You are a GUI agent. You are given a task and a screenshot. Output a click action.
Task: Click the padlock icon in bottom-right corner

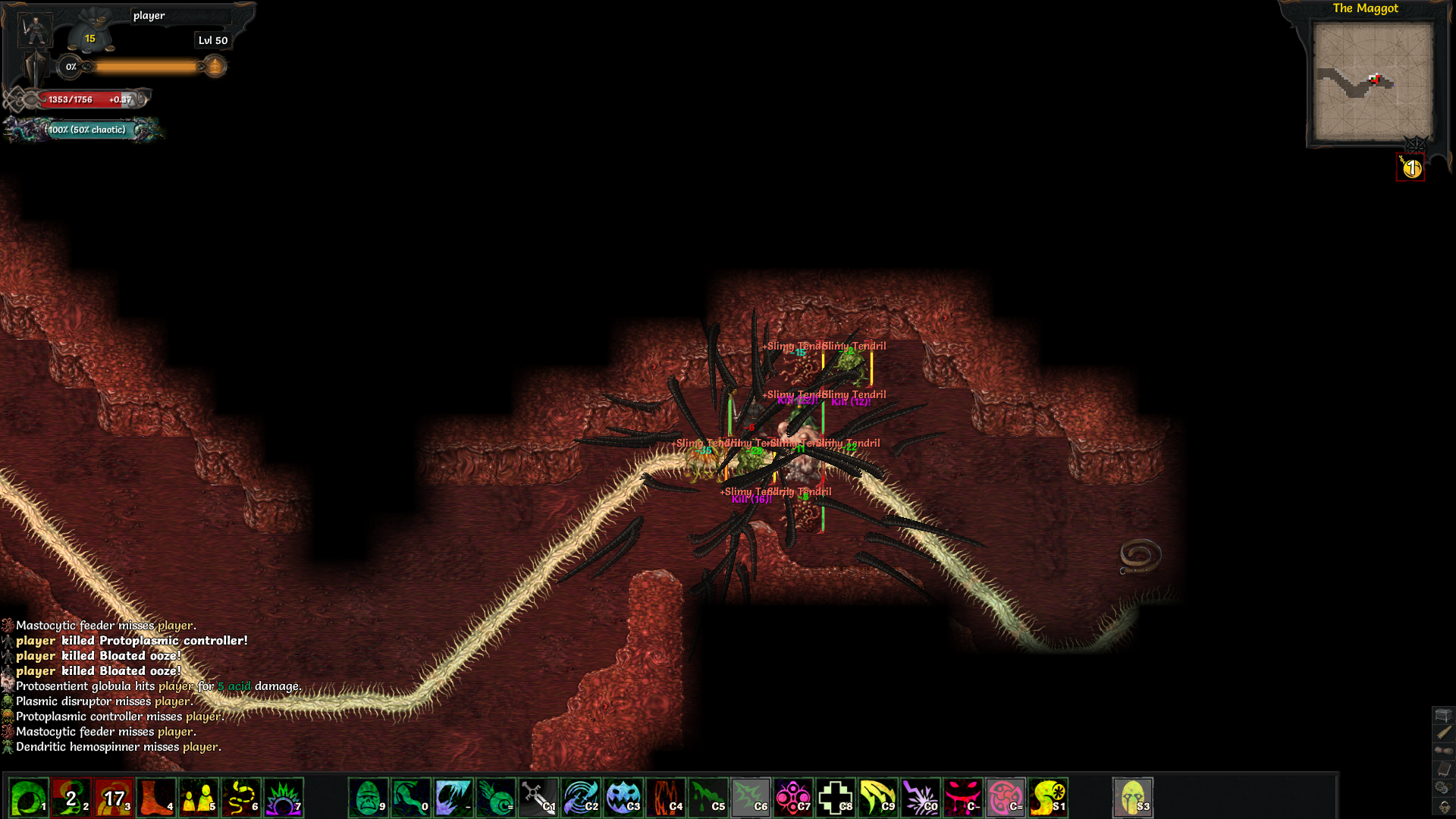click(1444, 807)
